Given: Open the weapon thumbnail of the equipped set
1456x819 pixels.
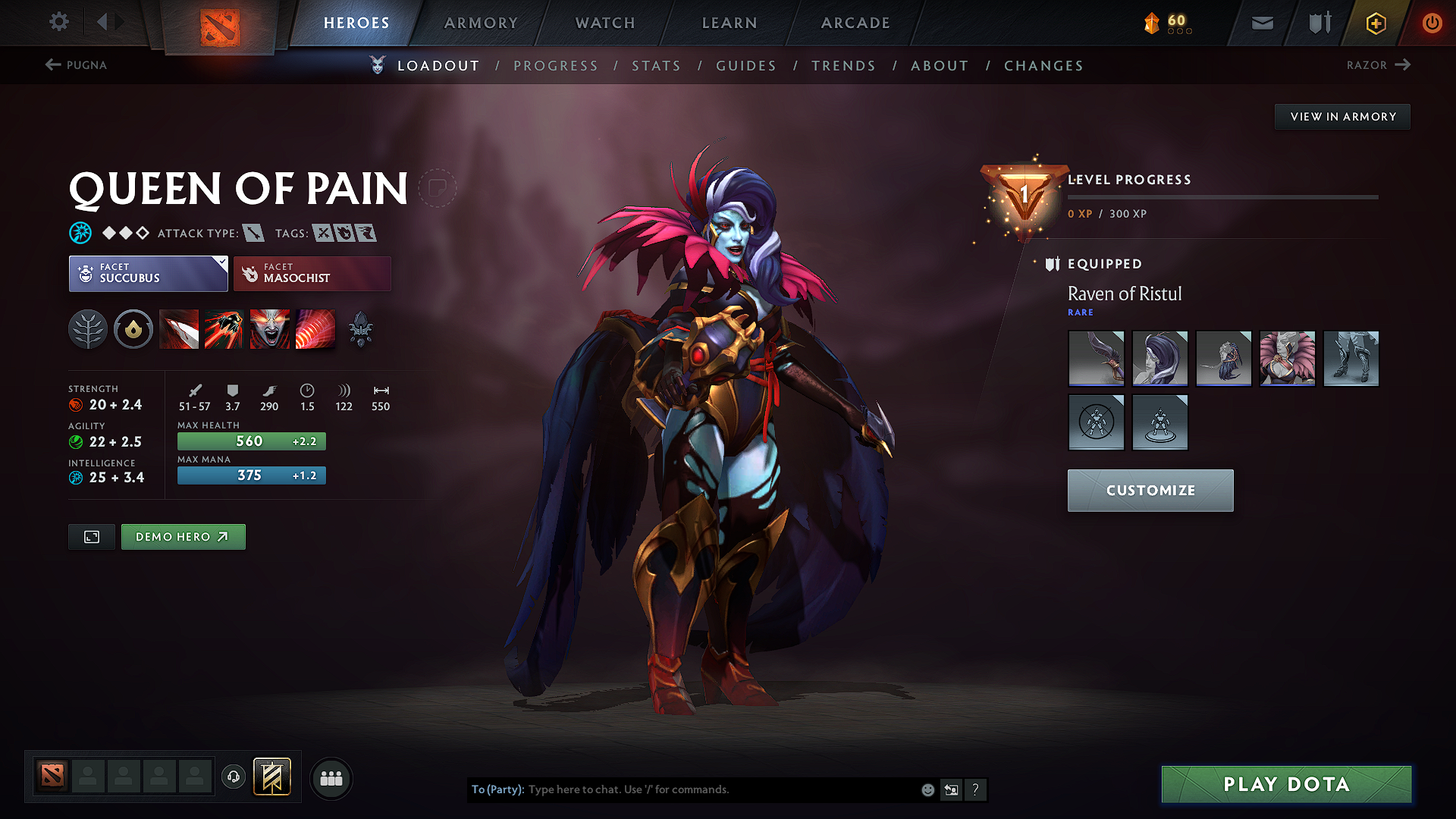Looking at the screenshot, I should tap(1096, 358).
